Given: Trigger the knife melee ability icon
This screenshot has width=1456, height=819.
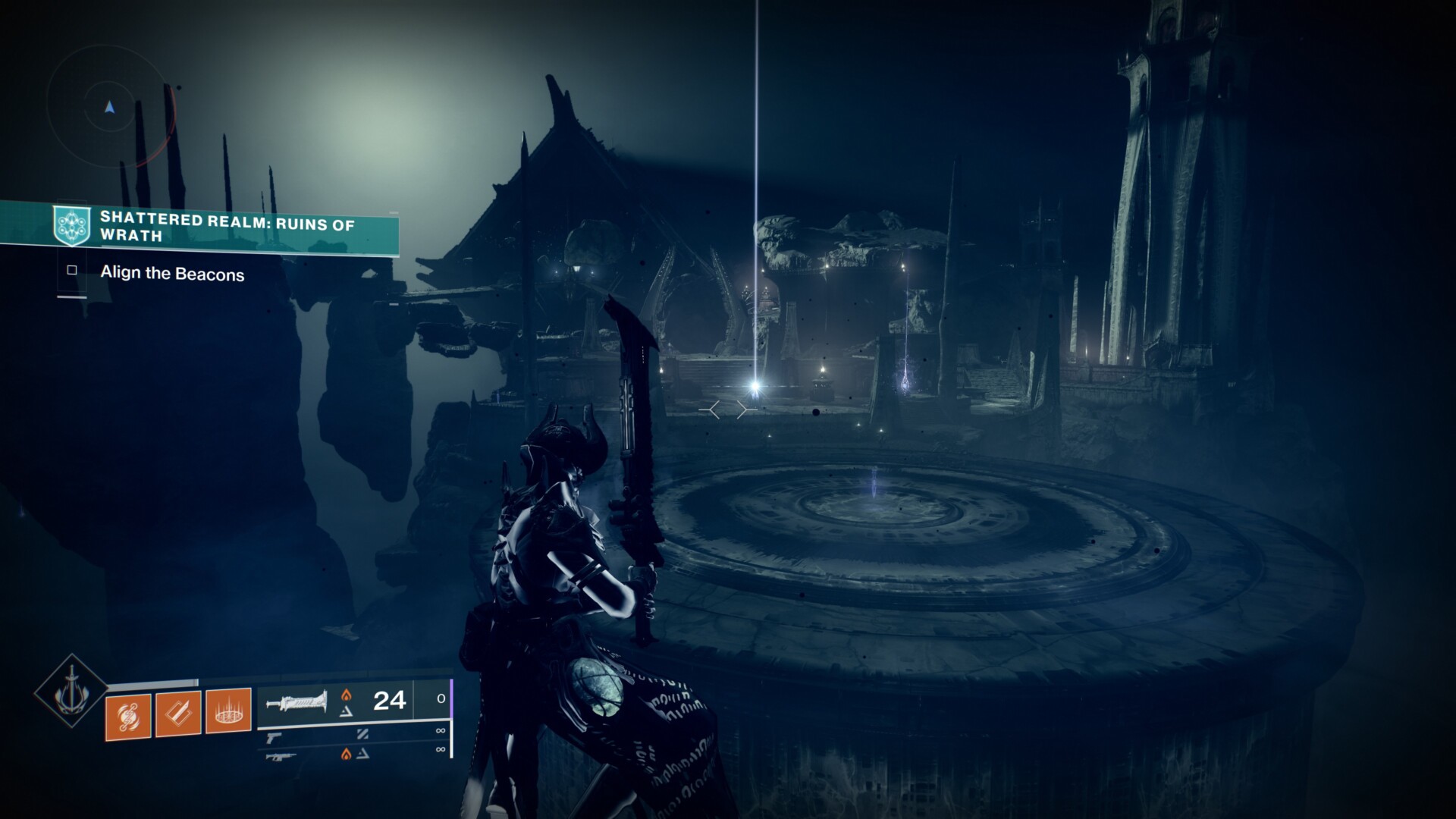Looking at the screenshot, I should (178, 713).
